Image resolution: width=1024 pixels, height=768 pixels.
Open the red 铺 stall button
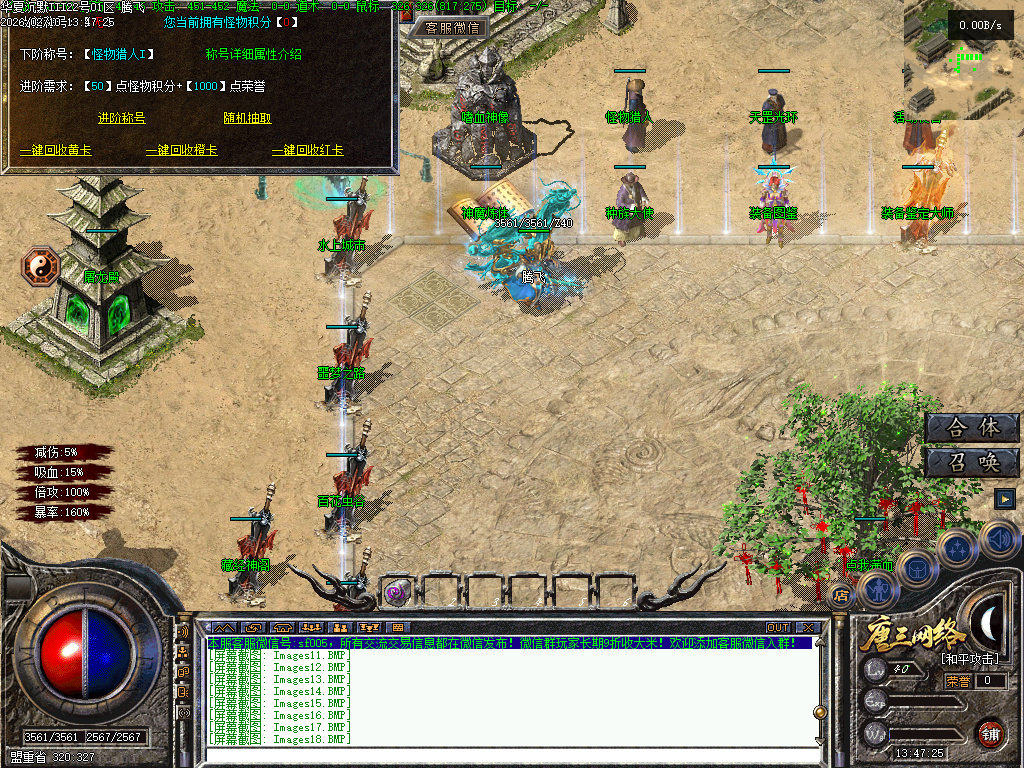click(990, 732)
